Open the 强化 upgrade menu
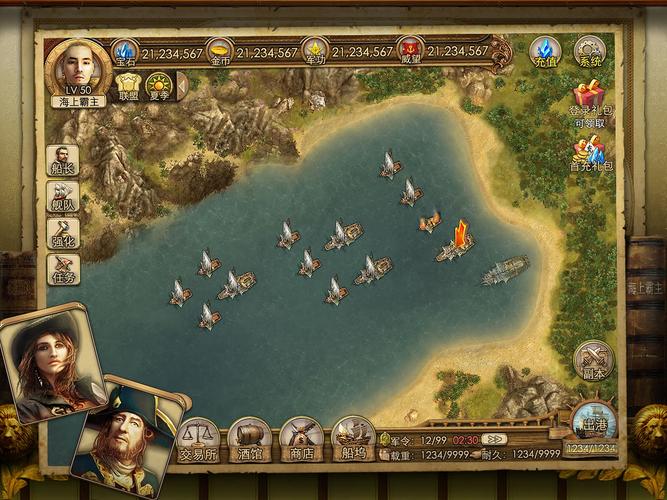Screen dimensions: 667x500 tap(63, 235)
